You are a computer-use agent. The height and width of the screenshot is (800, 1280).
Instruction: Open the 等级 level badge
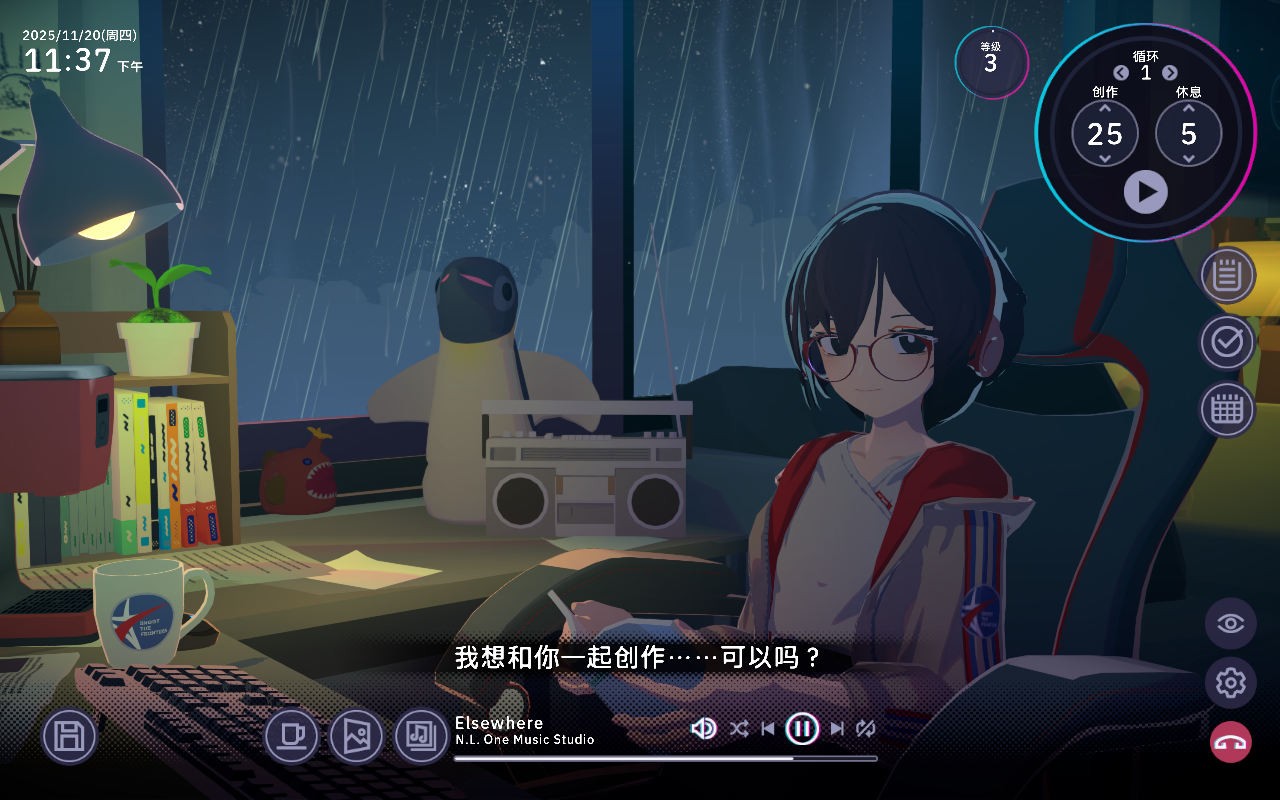click(x=991, y=61)
